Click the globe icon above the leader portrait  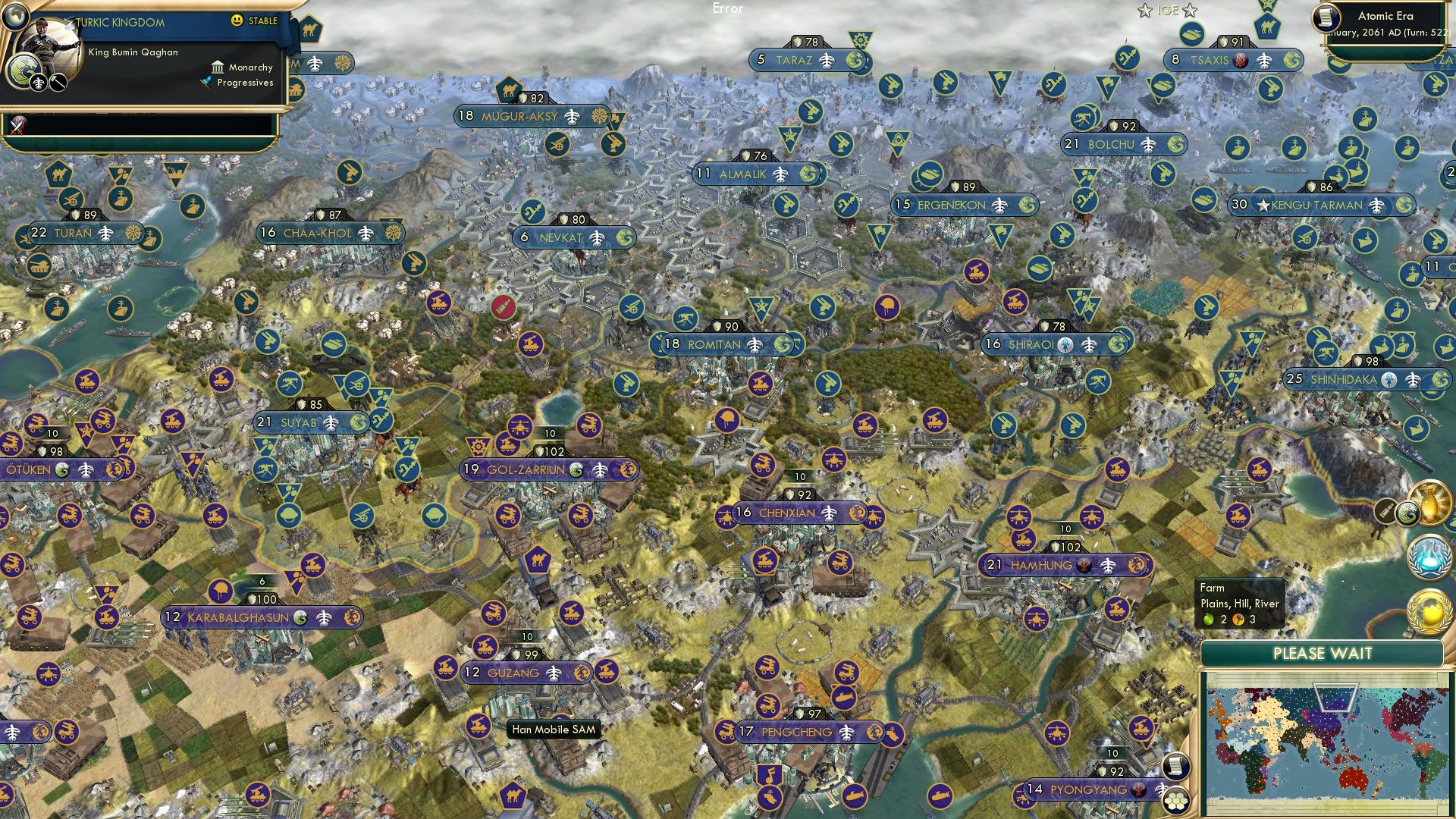point(15,15)
